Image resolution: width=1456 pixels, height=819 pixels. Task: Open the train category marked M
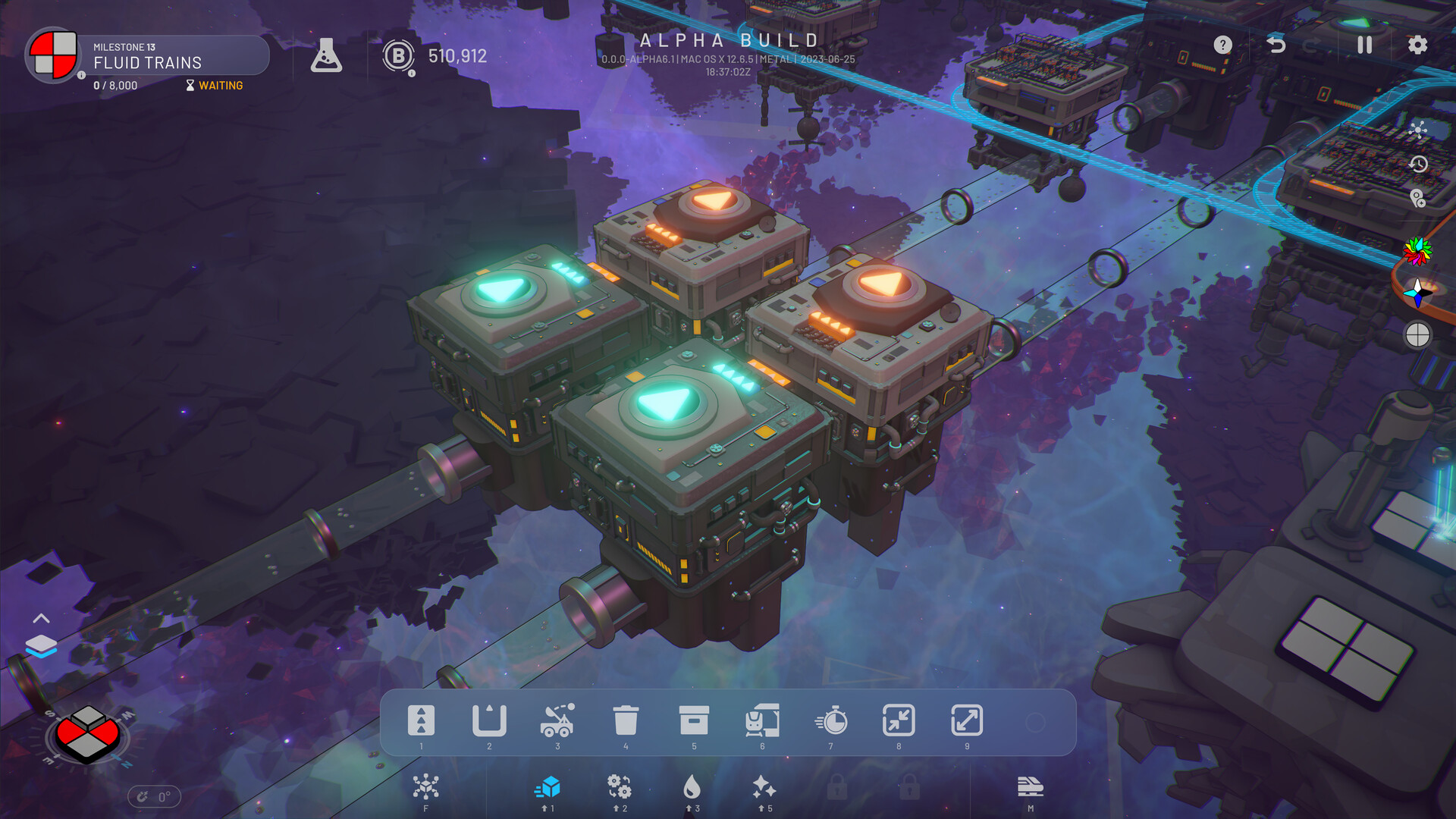pyautogui.click(x=1029, y=789)
